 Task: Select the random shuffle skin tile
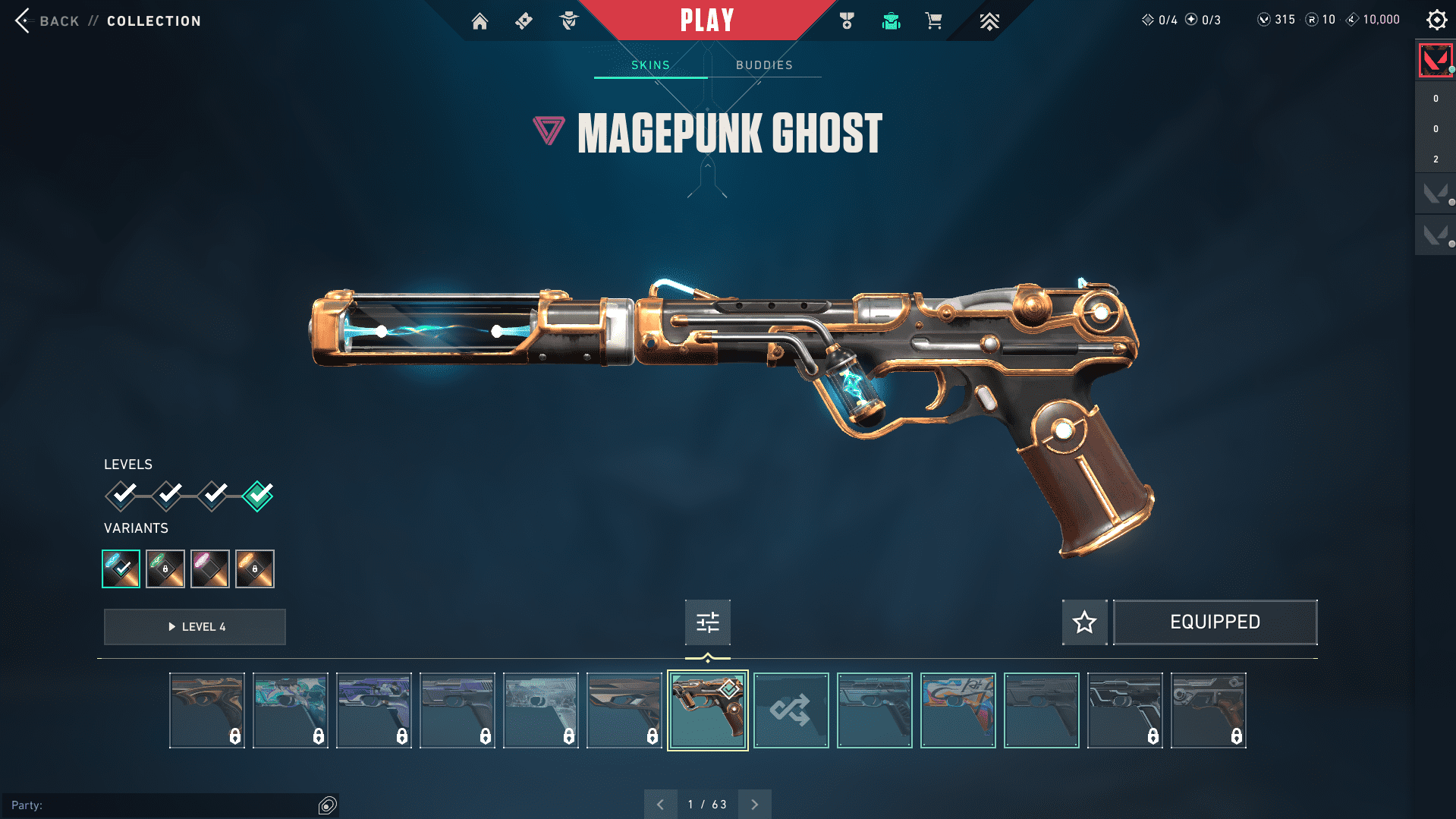[x=791, y=710]
